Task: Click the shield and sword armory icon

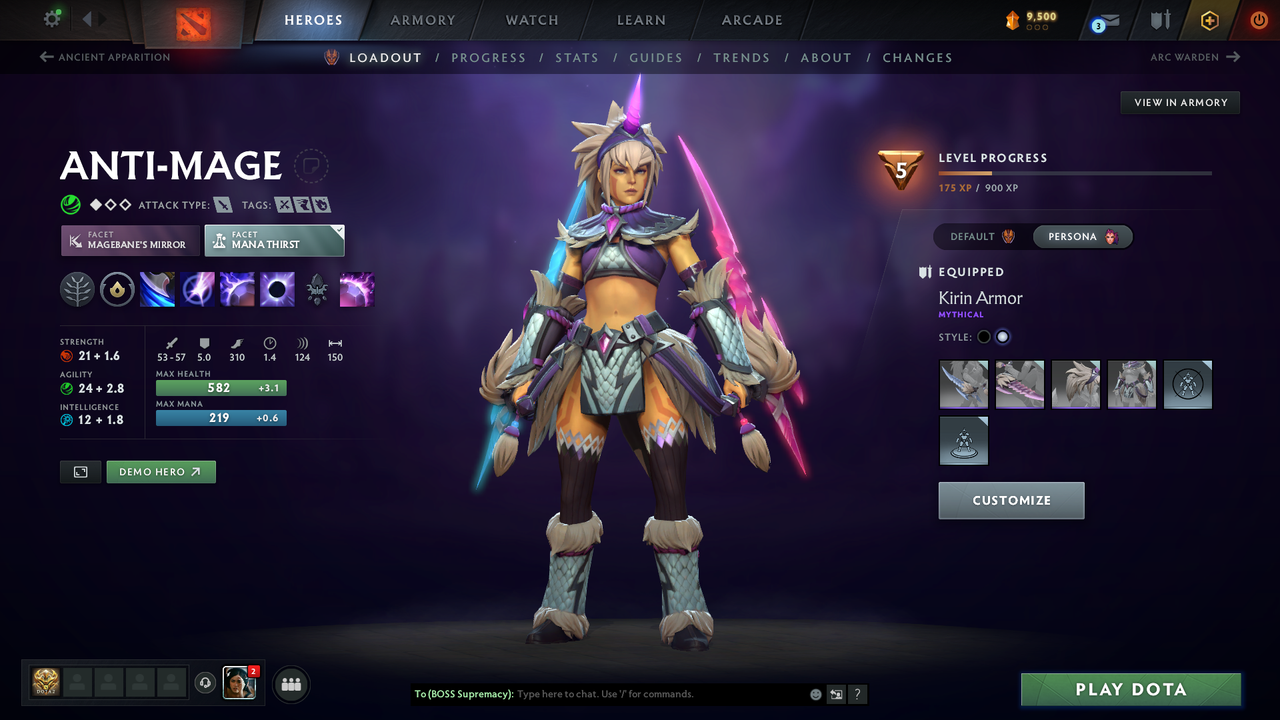Action: pos(1158,20)
